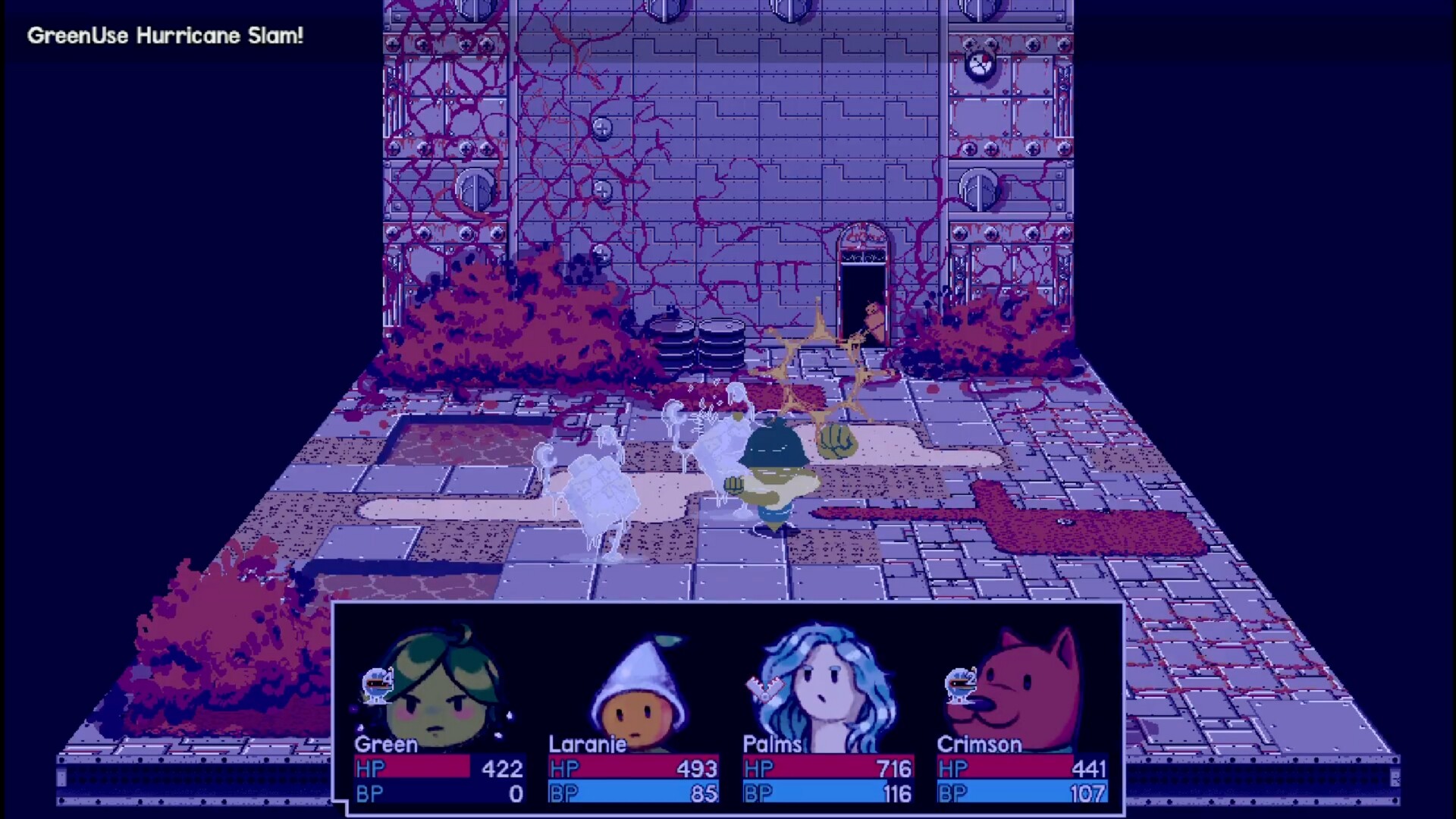Select the x4 status buff icon on Green
The height and width of the screenshot is (819, 1456).
[377, 685]
